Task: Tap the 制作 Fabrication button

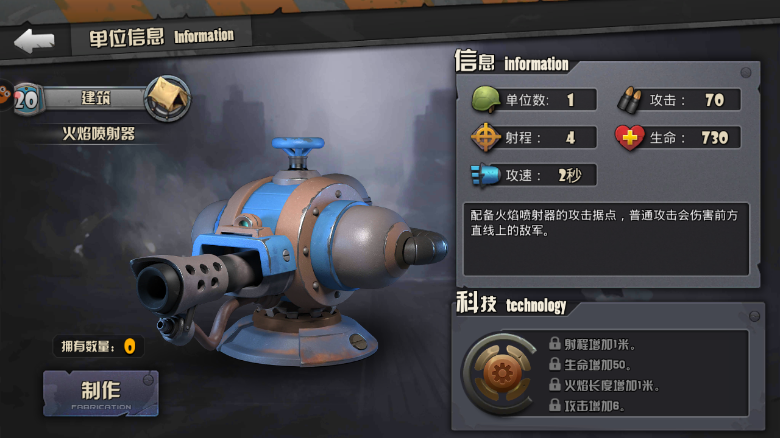Action: tap(100, 393)
